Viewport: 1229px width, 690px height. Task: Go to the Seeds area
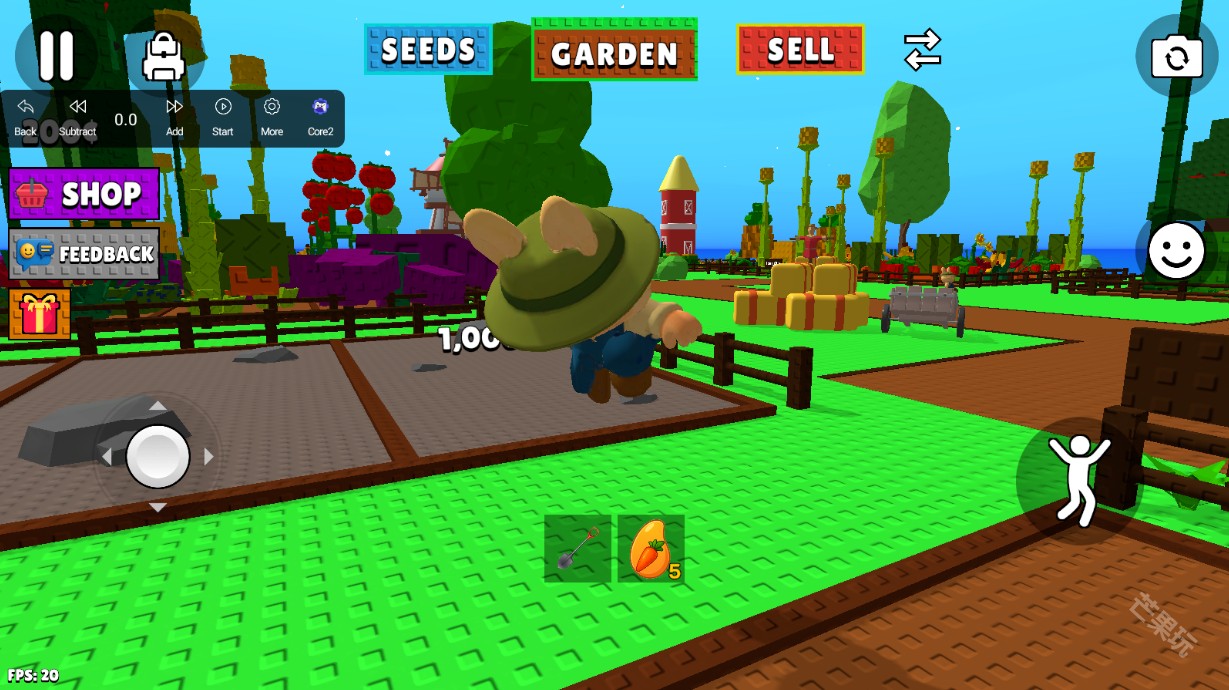428,49
